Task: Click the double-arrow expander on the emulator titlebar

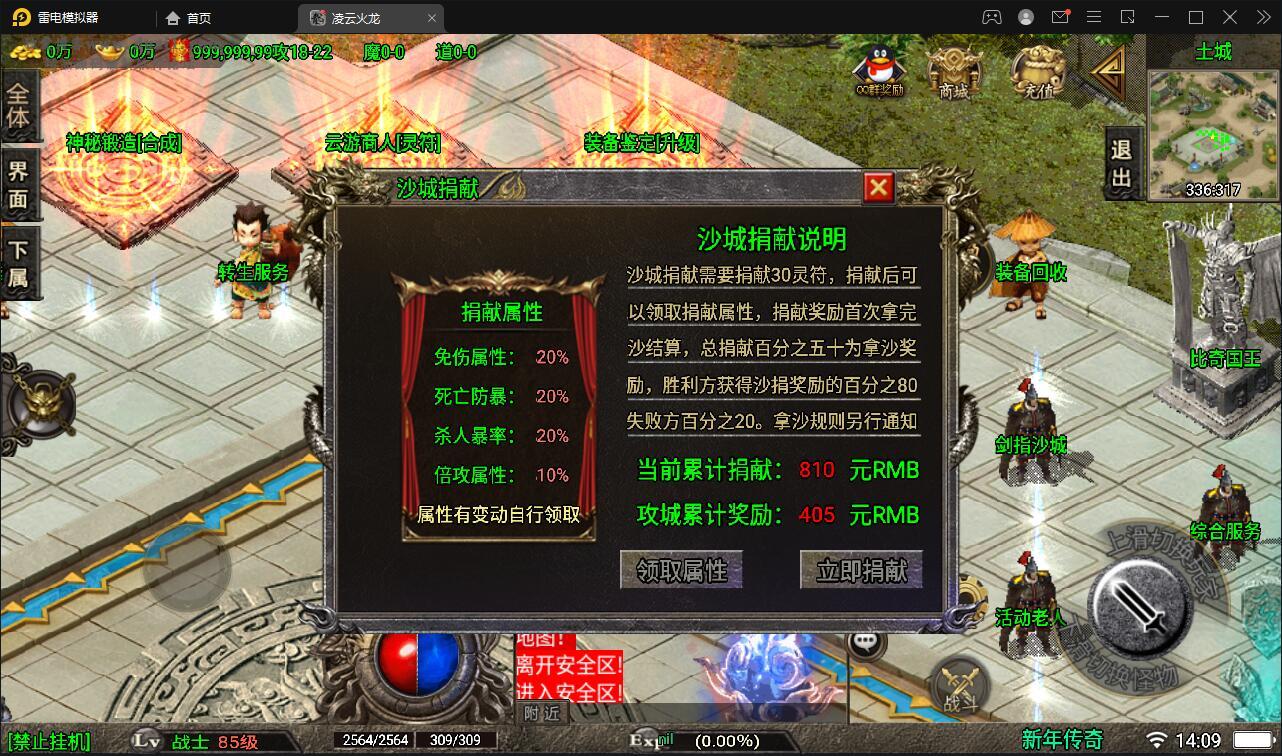Action: tap(1264, 17)
